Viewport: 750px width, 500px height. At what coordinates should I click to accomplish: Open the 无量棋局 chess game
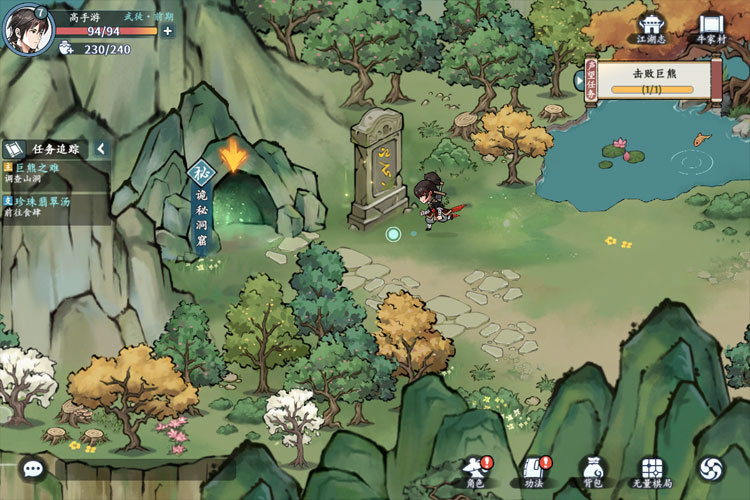pyautogui.click(x=652, y=471)
